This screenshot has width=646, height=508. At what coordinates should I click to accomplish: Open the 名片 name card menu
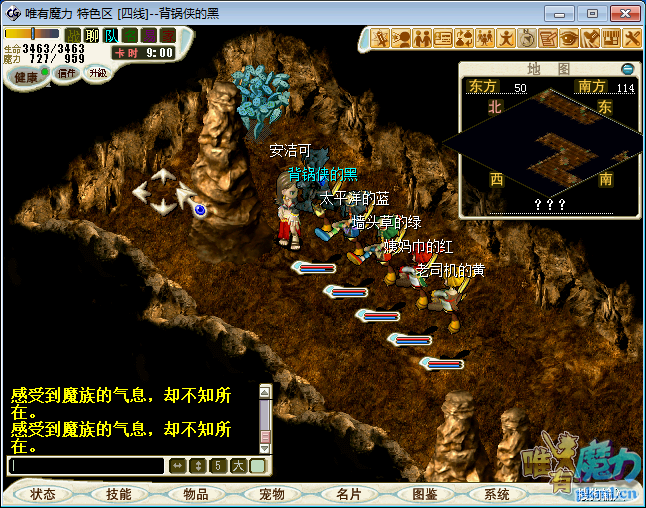point(348,494)
